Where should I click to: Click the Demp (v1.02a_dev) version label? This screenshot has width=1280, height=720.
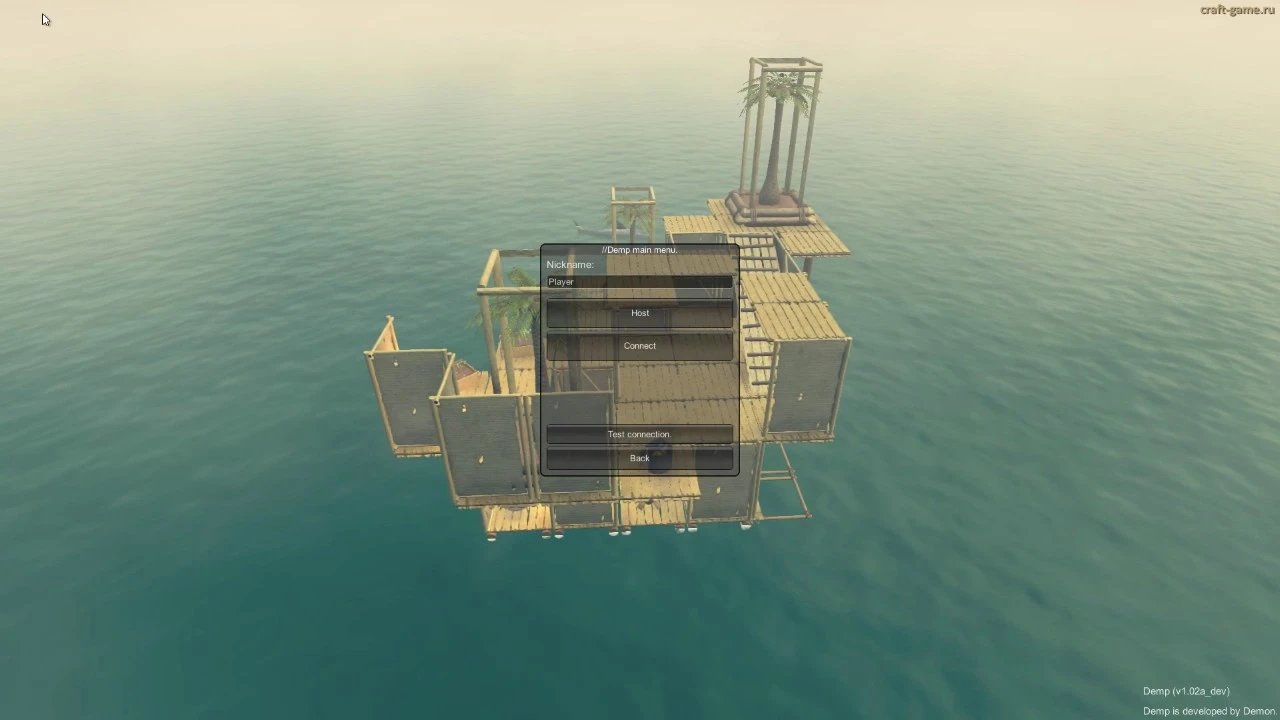point(1186,690)
